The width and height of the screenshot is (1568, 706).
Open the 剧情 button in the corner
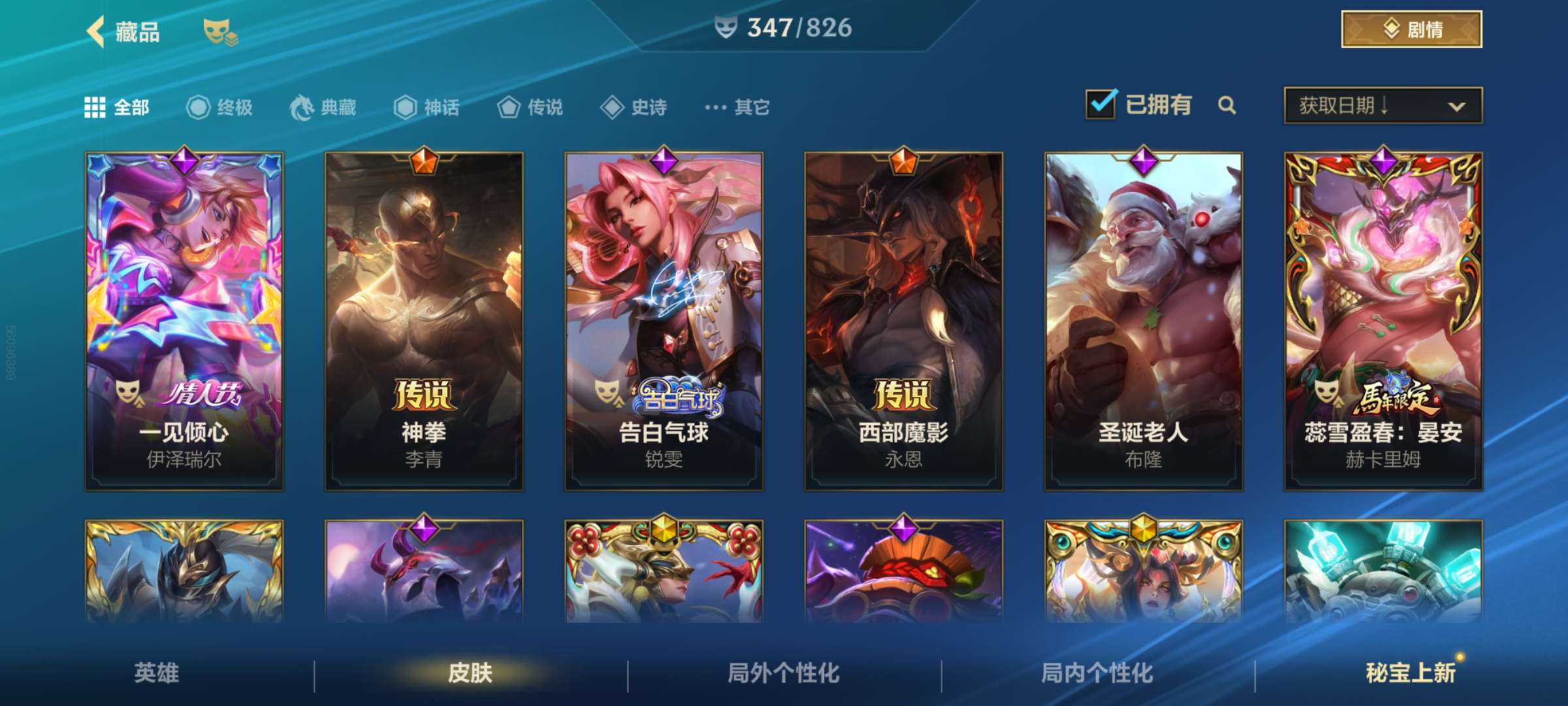click(1410, 29)
